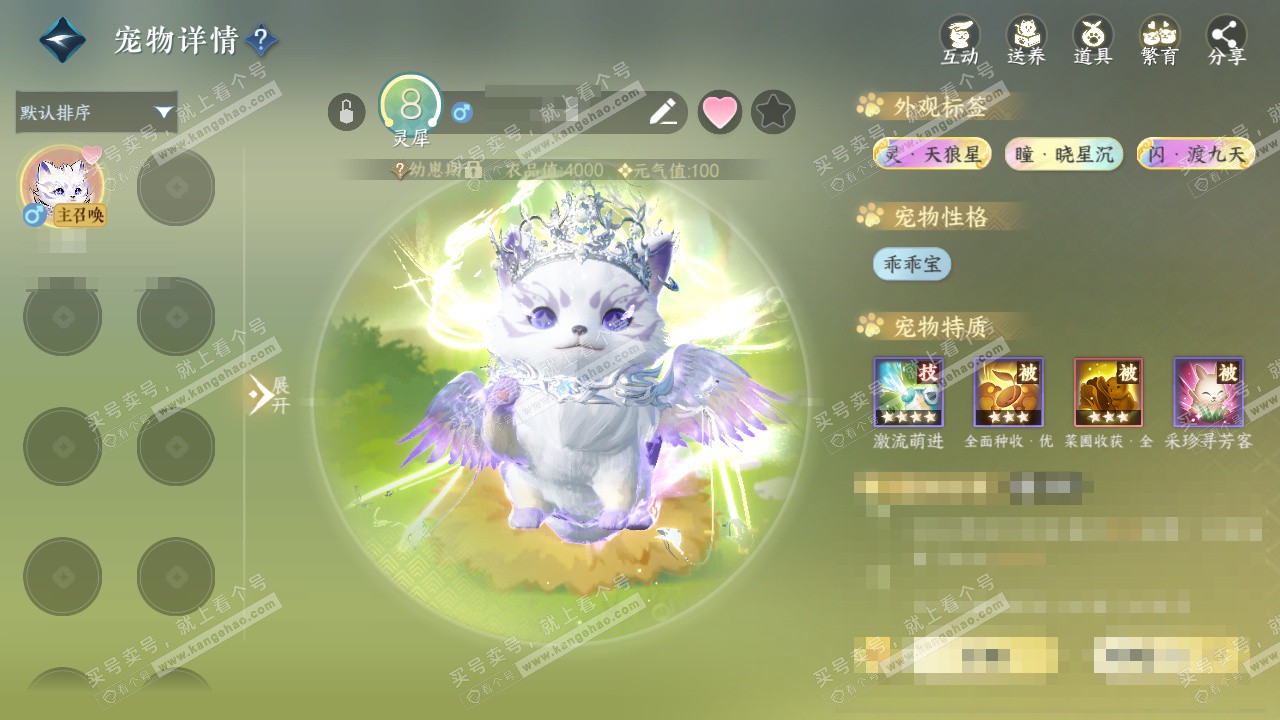Click the dark star button
This screenshot has height=720, width=1280.
[x=773, y=112]
